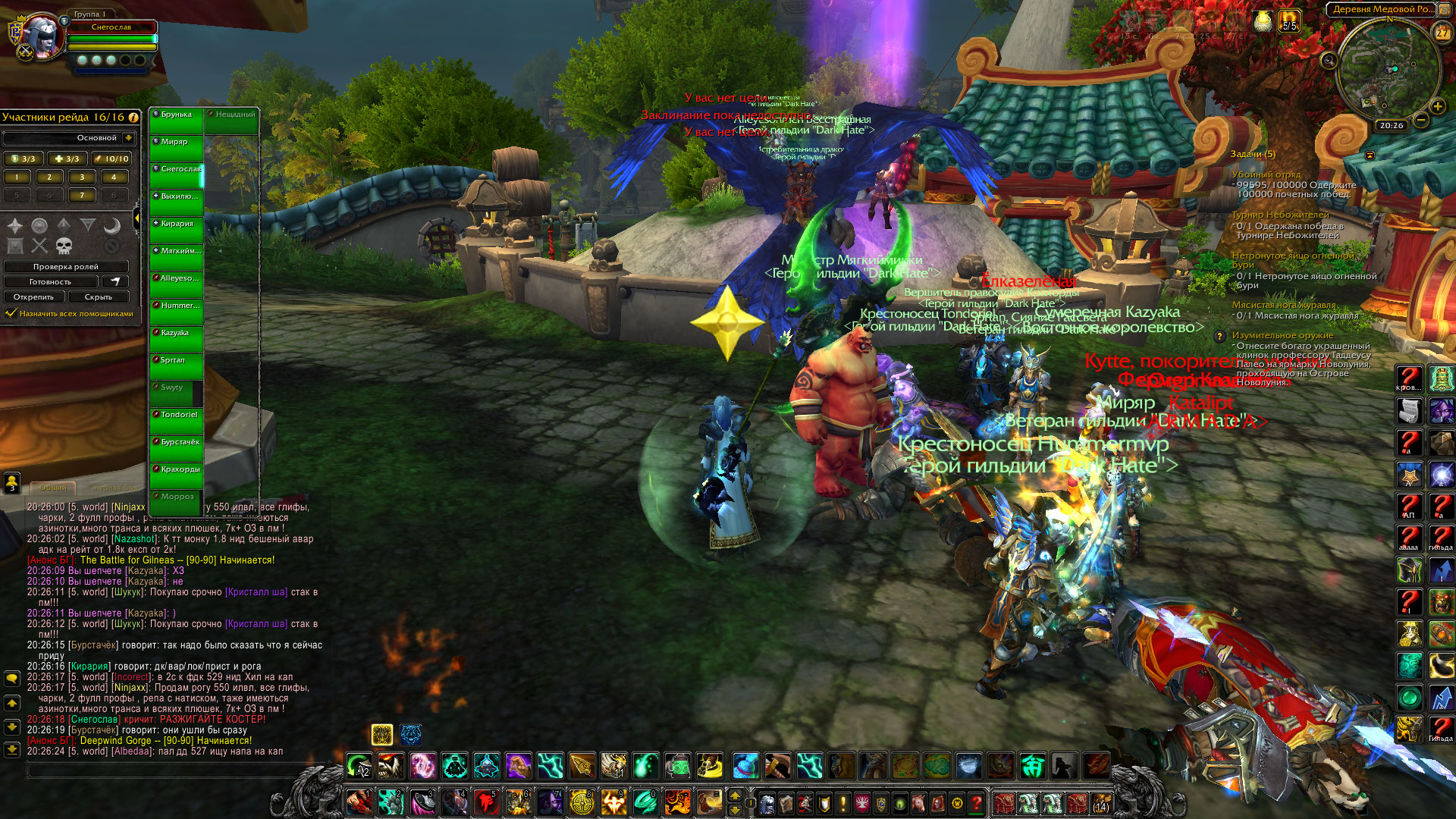Select raid member Tondoriel's frame
Screen dimensions: 1456x819
click(176, 420)
